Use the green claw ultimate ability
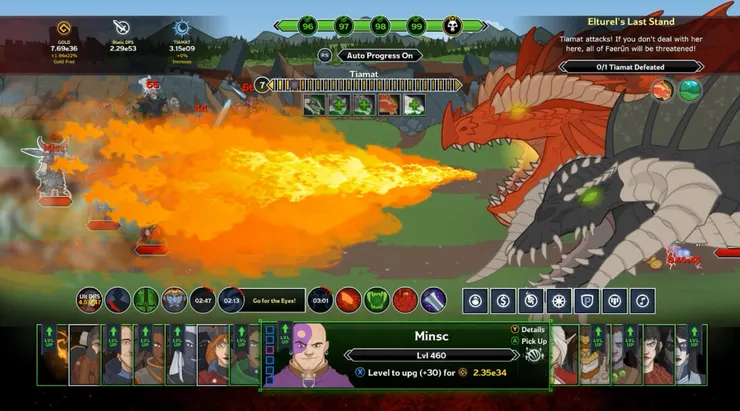 tap(377, 299)
